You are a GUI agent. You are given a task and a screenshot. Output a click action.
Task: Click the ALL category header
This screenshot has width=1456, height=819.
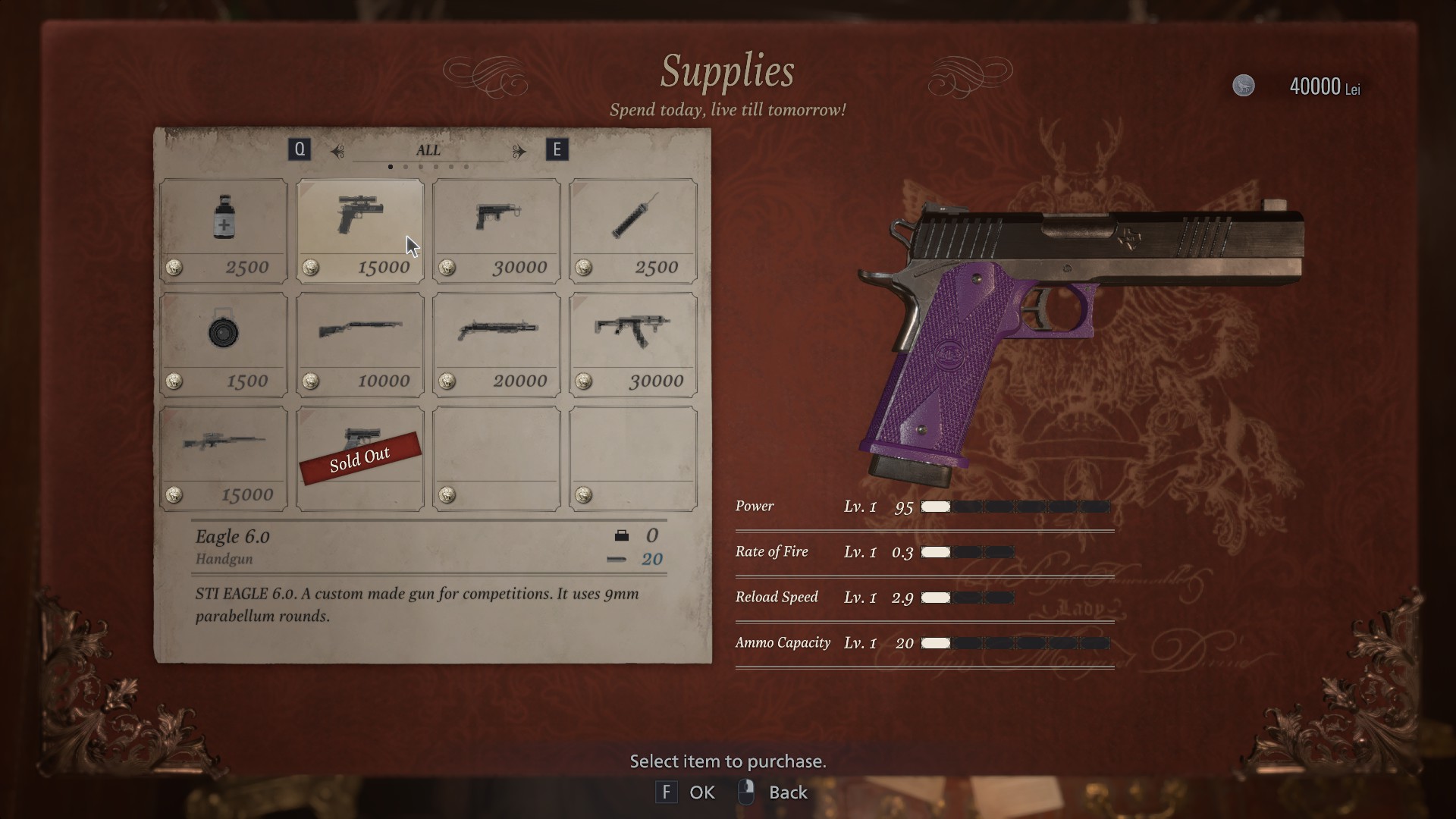(x=428, y=150)
